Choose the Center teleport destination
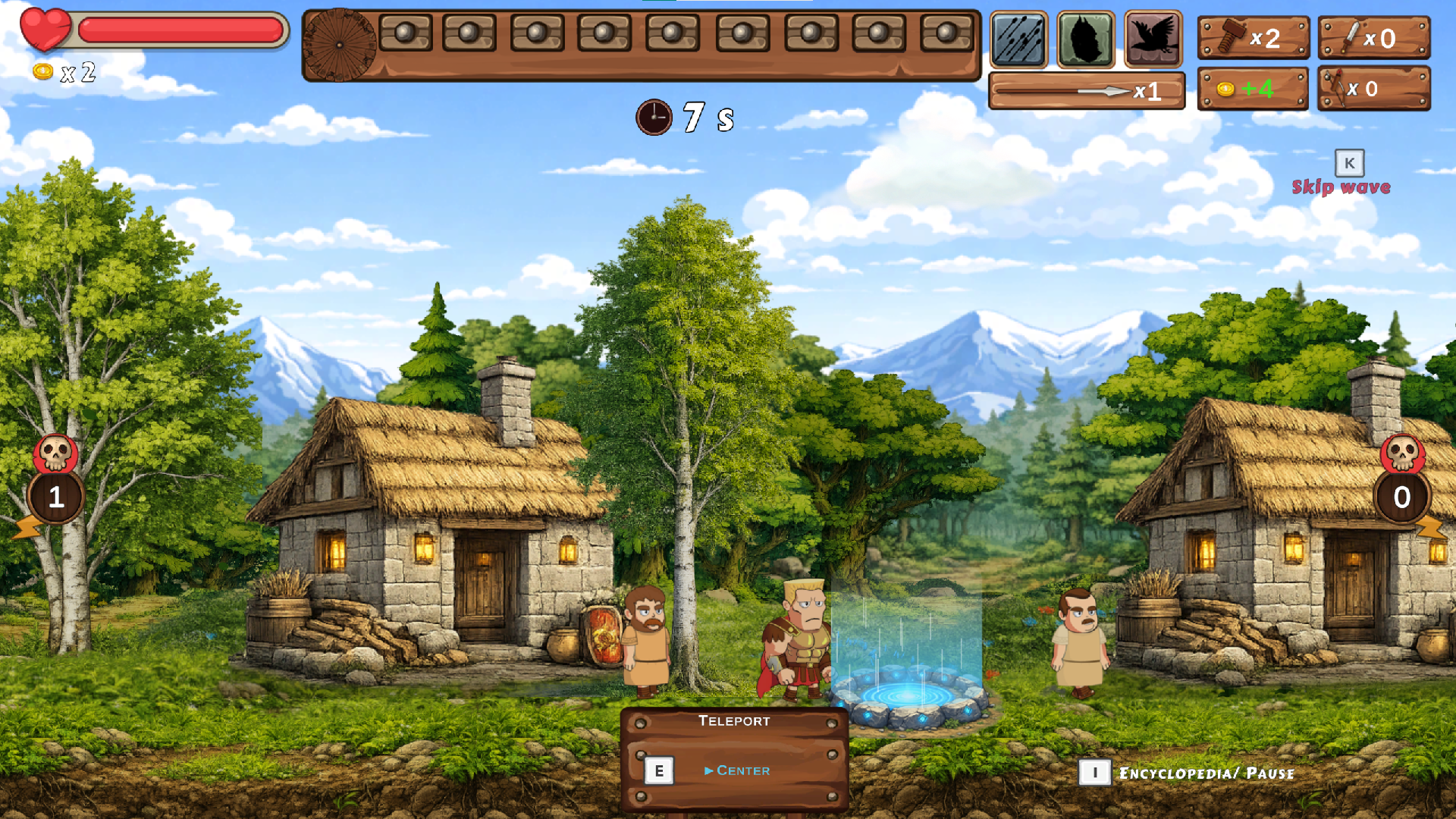Viewport: 1456px width, 819px height. [742, 770]
